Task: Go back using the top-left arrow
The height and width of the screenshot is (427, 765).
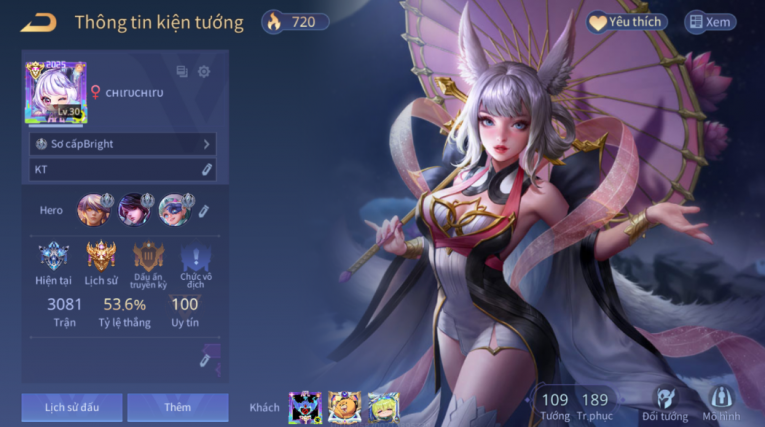Action: tap(39, 22)
